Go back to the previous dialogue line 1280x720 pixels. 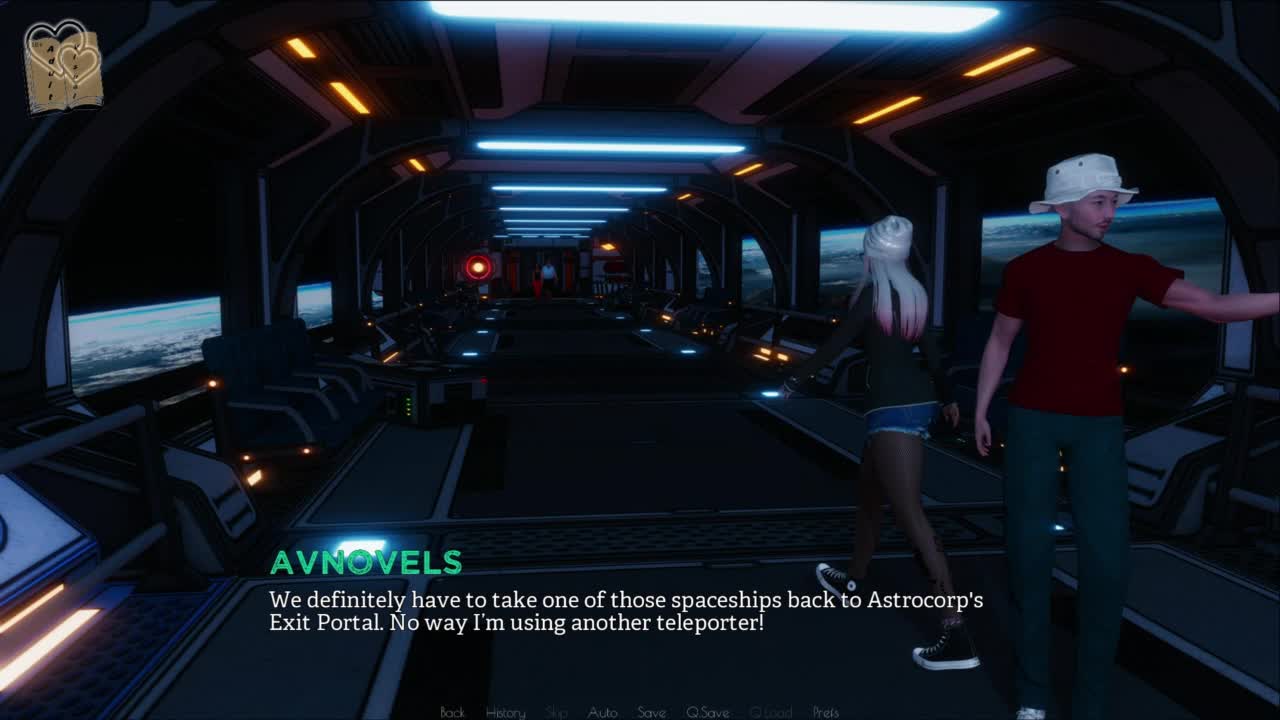(x=452, y=712)
